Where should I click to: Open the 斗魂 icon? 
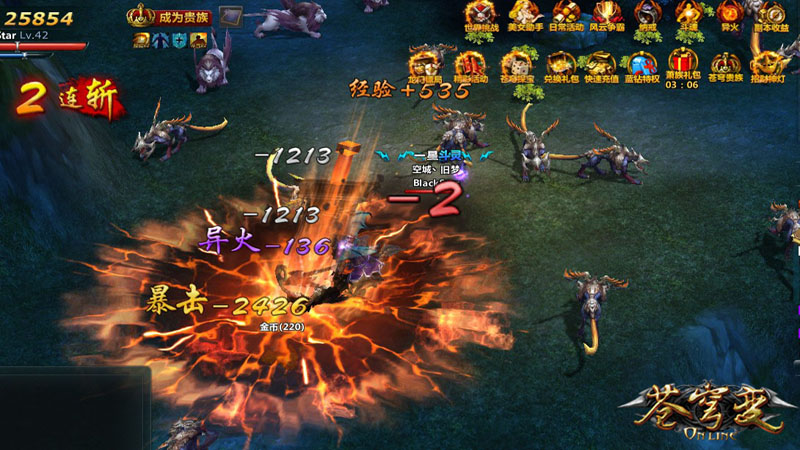coord(688,16)
